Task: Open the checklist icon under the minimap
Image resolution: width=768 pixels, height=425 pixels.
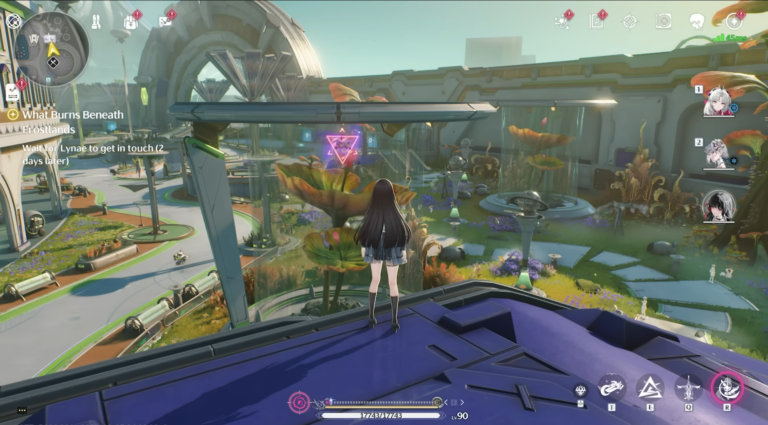Action: pyautogui.click(x=12, y=93)
